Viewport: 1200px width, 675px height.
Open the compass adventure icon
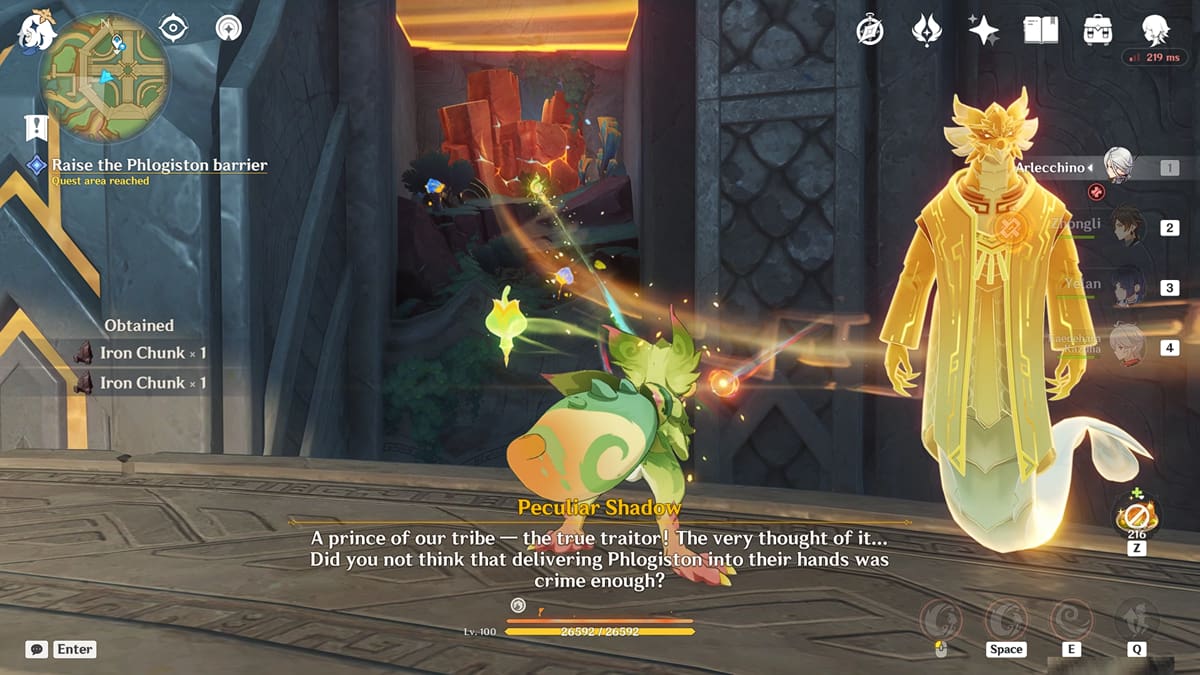pos(870,30)
